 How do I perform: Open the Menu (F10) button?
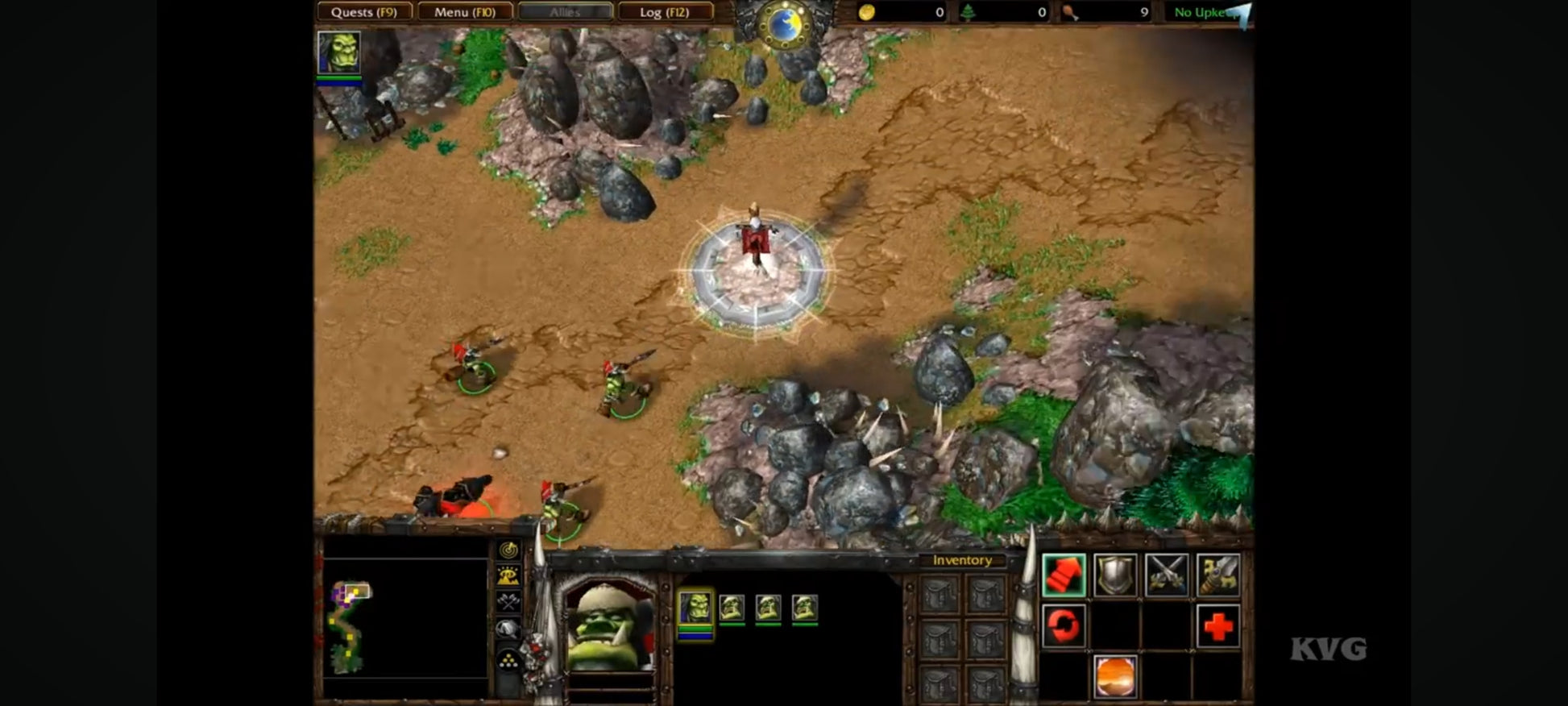tap(464, 12)
